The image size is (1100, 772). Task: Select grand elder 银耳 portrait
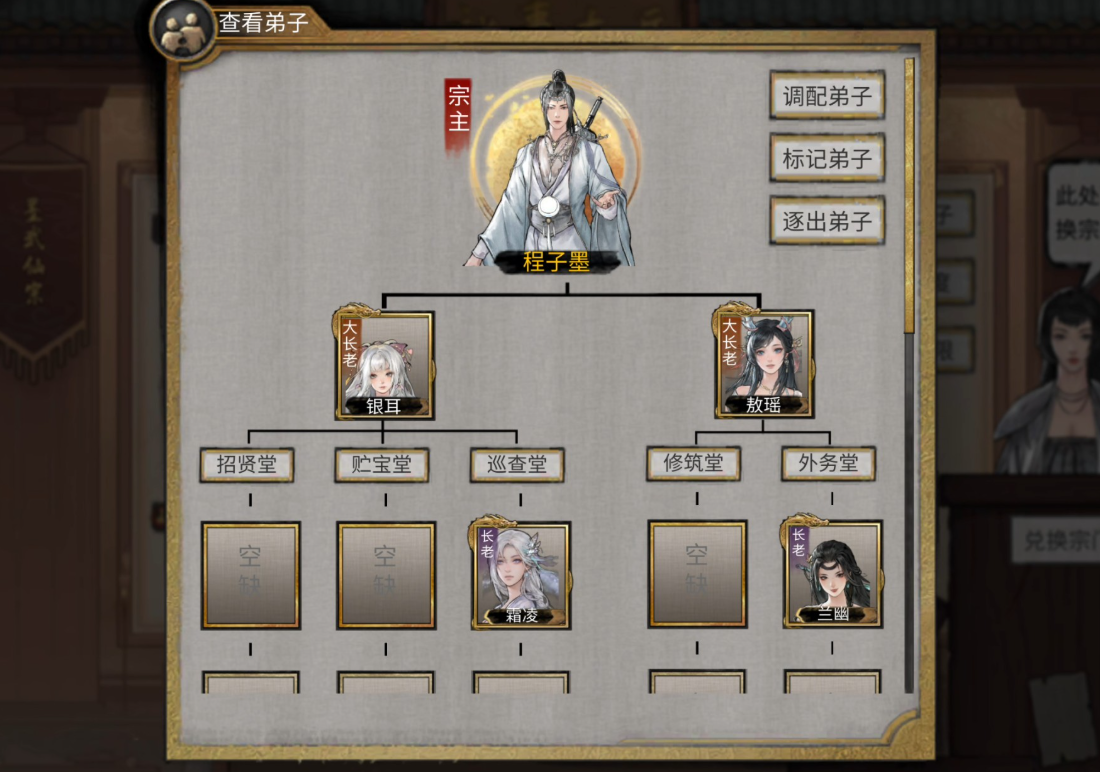[x=385, y=364]
